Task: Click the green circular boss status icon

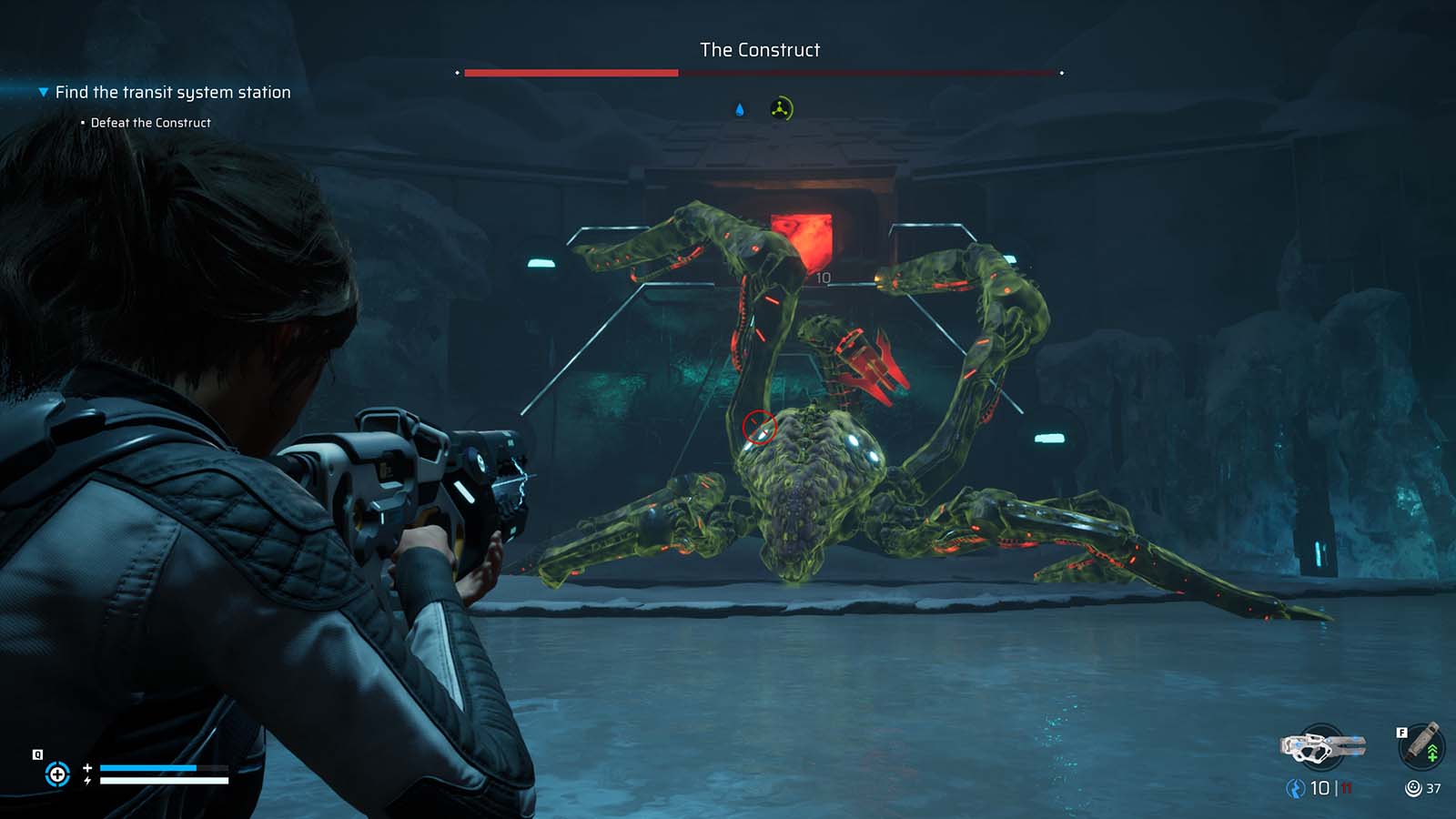Action: [781, 109]
